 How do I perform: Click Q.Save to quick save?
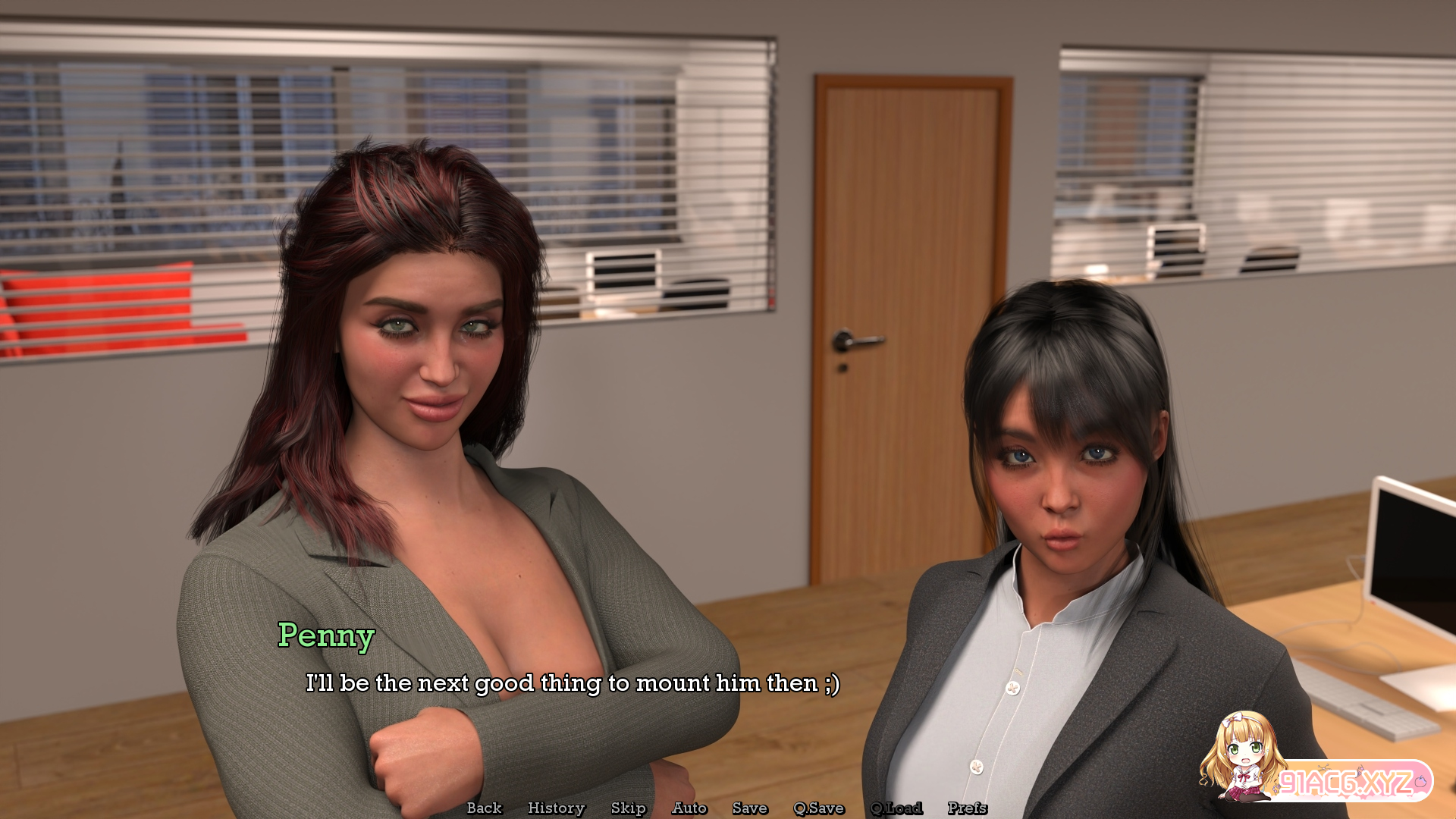818,808
